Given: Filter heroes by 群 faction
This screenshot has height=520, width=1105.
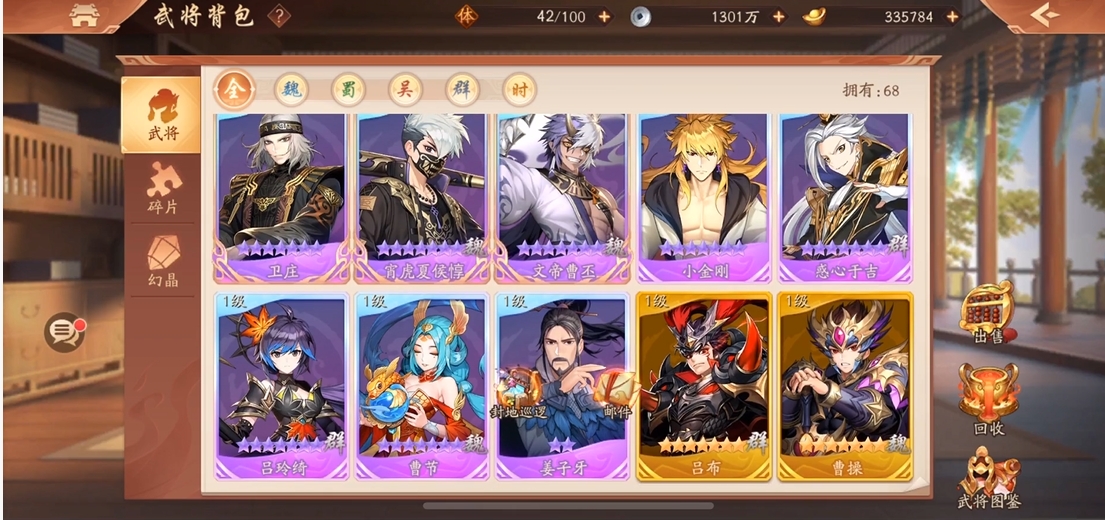Looking at the screenshot, I should [462, 90].
